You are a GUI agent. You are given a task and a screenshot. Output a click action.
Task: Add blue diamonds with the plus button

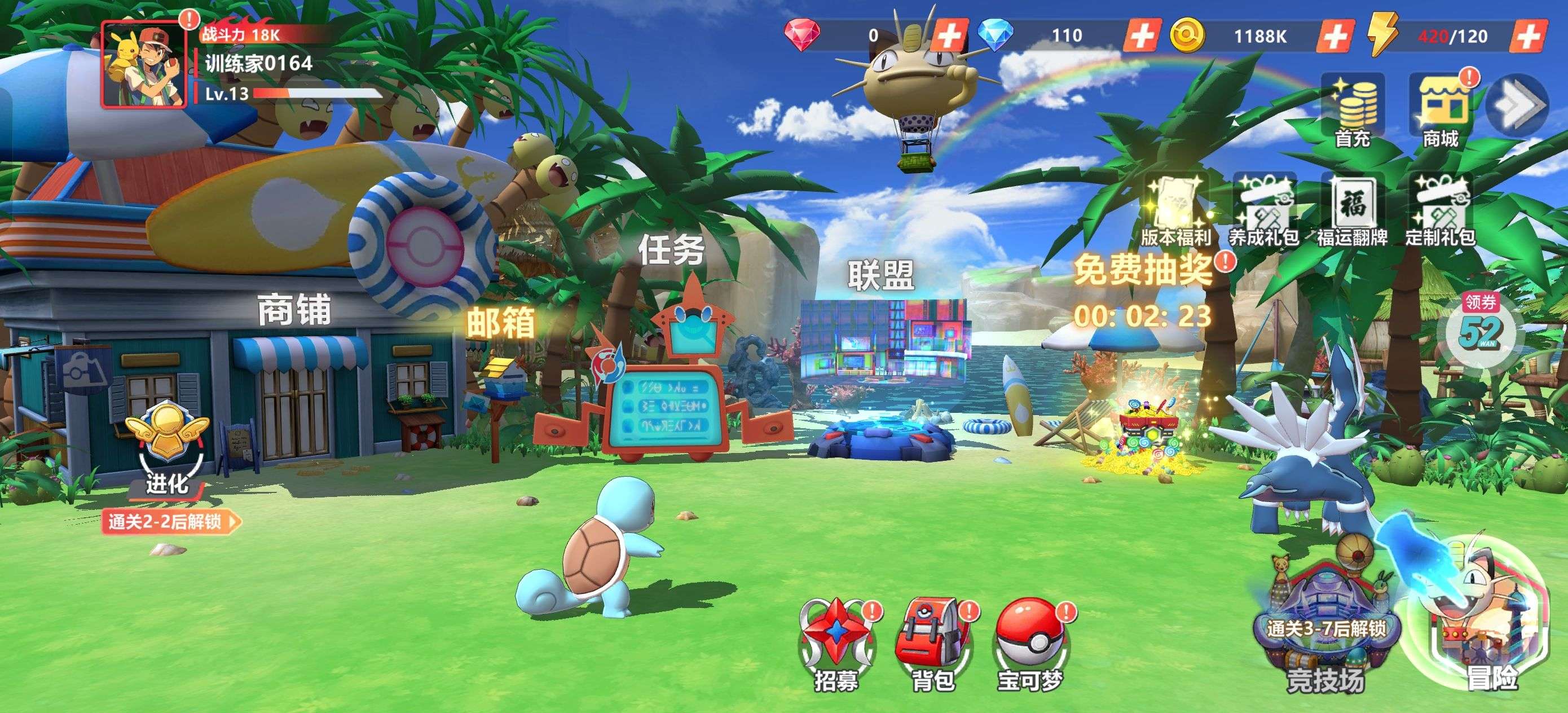click(1141, 36)
